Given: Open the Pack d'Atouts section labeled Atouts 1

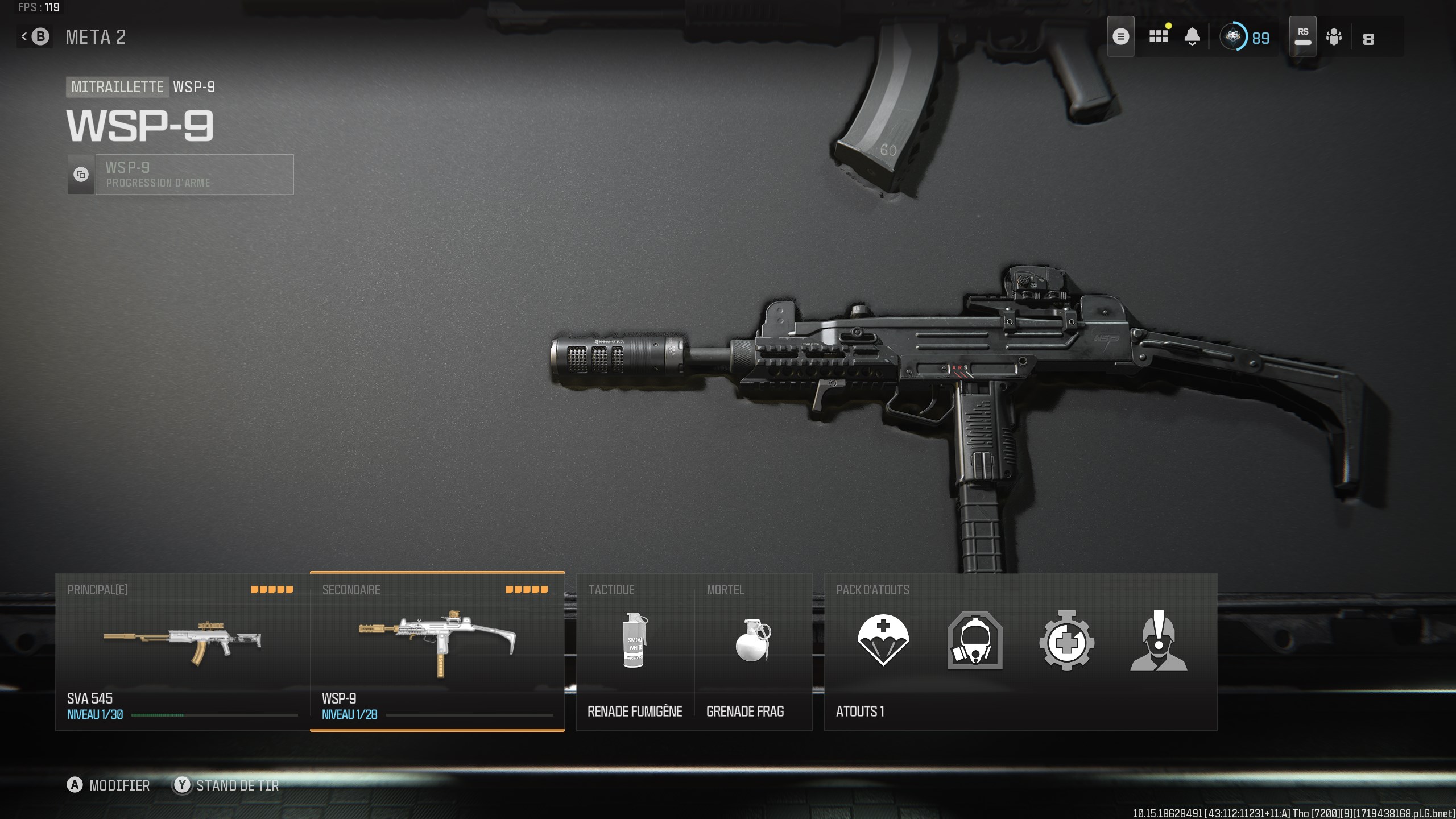Looking at the screenshot, I should coord(859,711).
